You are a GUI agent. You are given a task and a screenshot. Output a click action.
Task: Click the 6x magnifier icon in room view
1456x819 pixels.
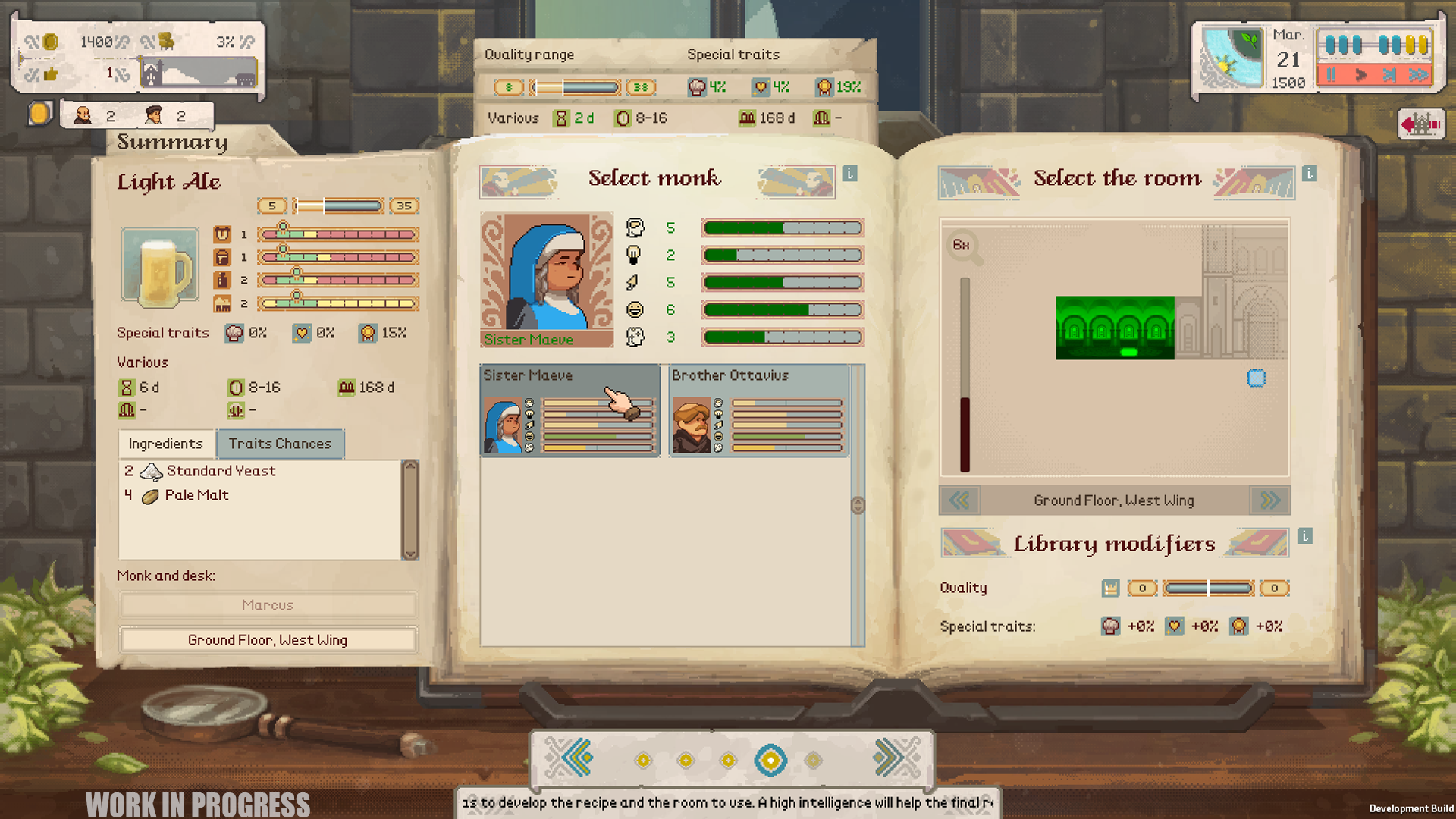point(962,247)
